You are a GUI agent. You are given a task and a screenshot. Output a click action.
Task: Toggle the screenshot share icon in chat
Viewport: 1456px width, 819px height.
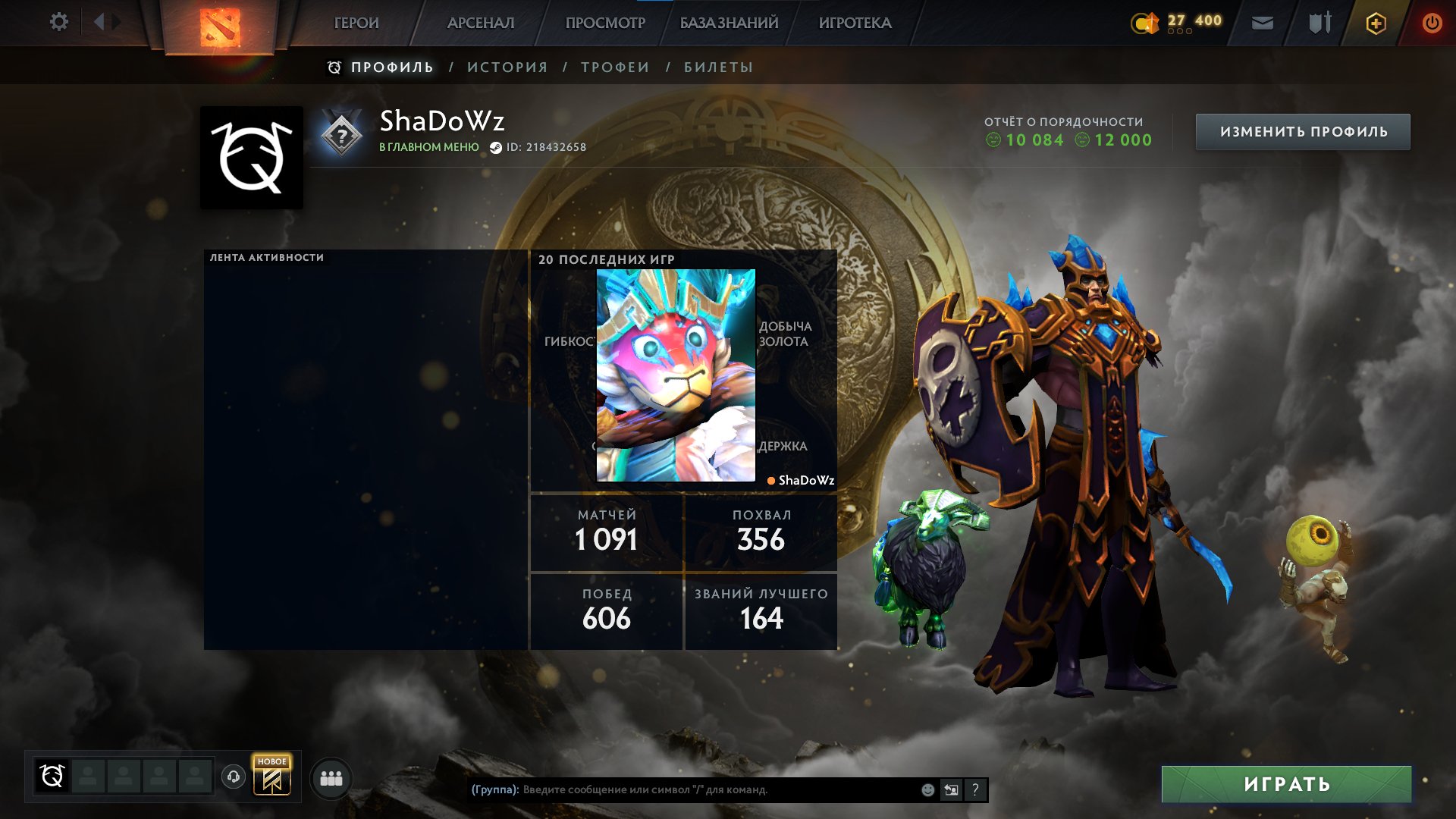pos(951,789)
